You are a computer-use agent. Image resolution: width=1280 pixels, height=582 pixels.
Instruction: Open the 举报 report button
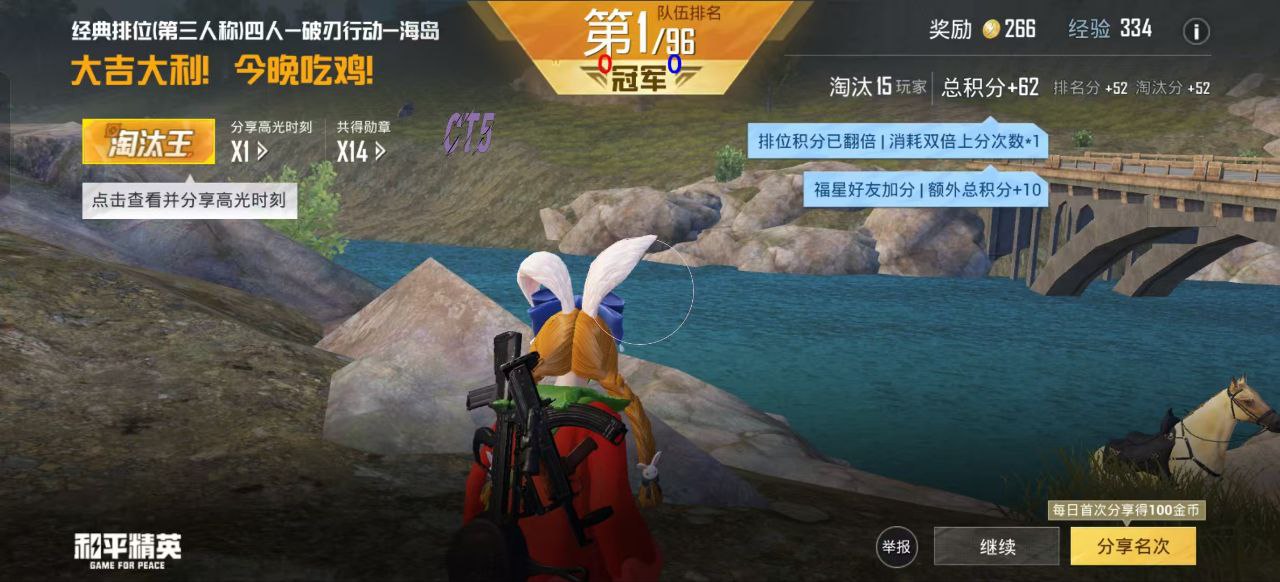coord(895,547)
